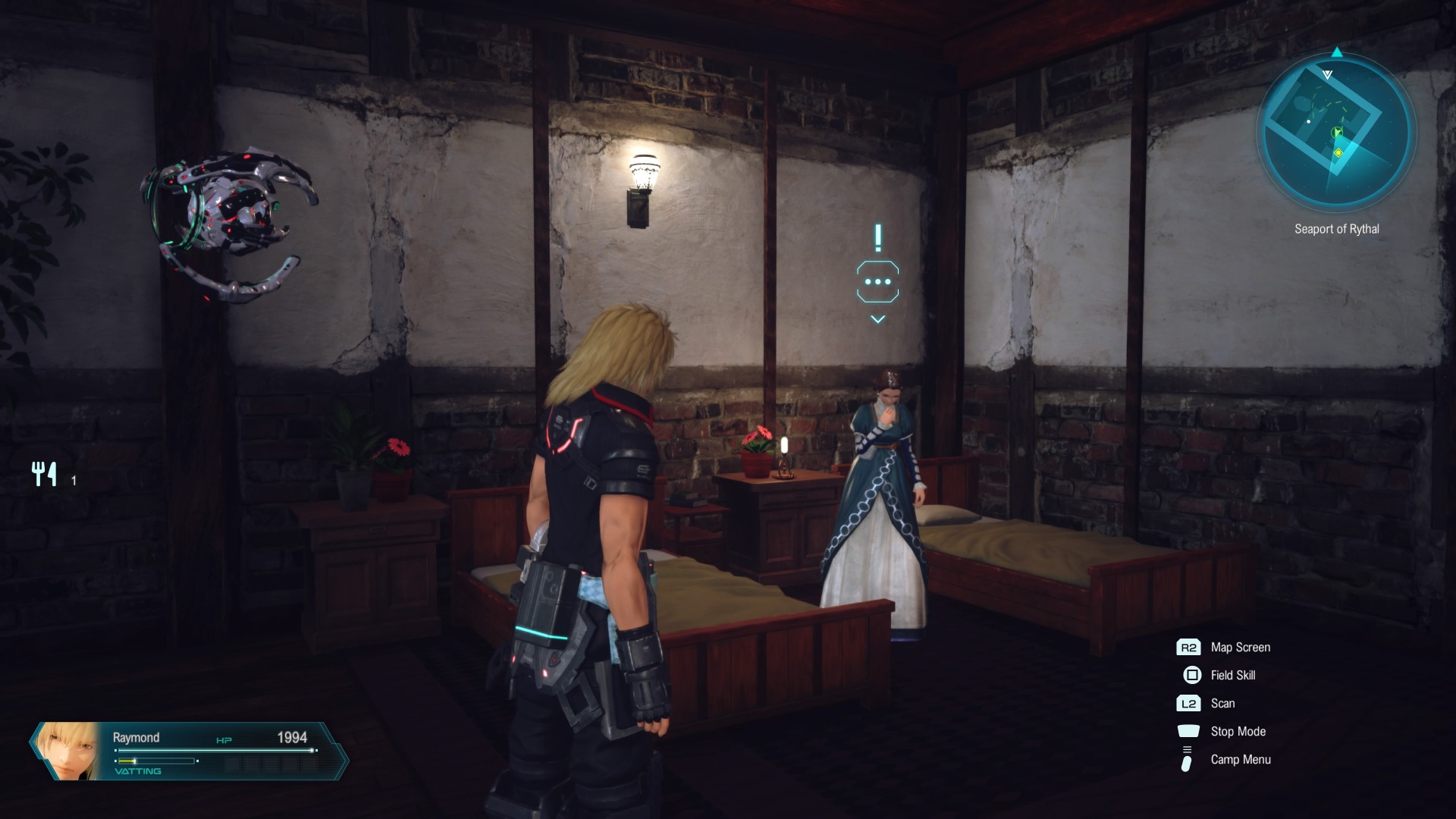This screenshot has width=1456, height=819.
Task: Activate the Field Skill circle button icon
Action: 1191,675
